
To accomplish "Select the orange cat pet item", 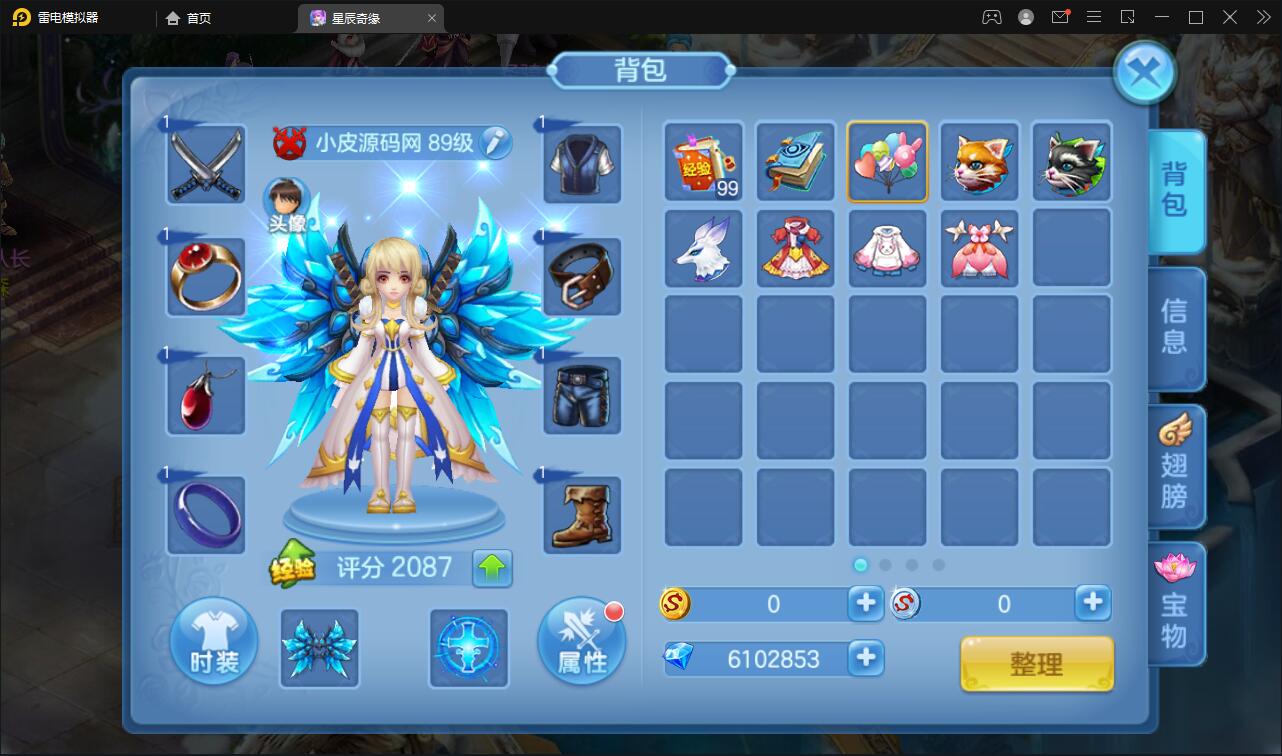I will [979, 161].
